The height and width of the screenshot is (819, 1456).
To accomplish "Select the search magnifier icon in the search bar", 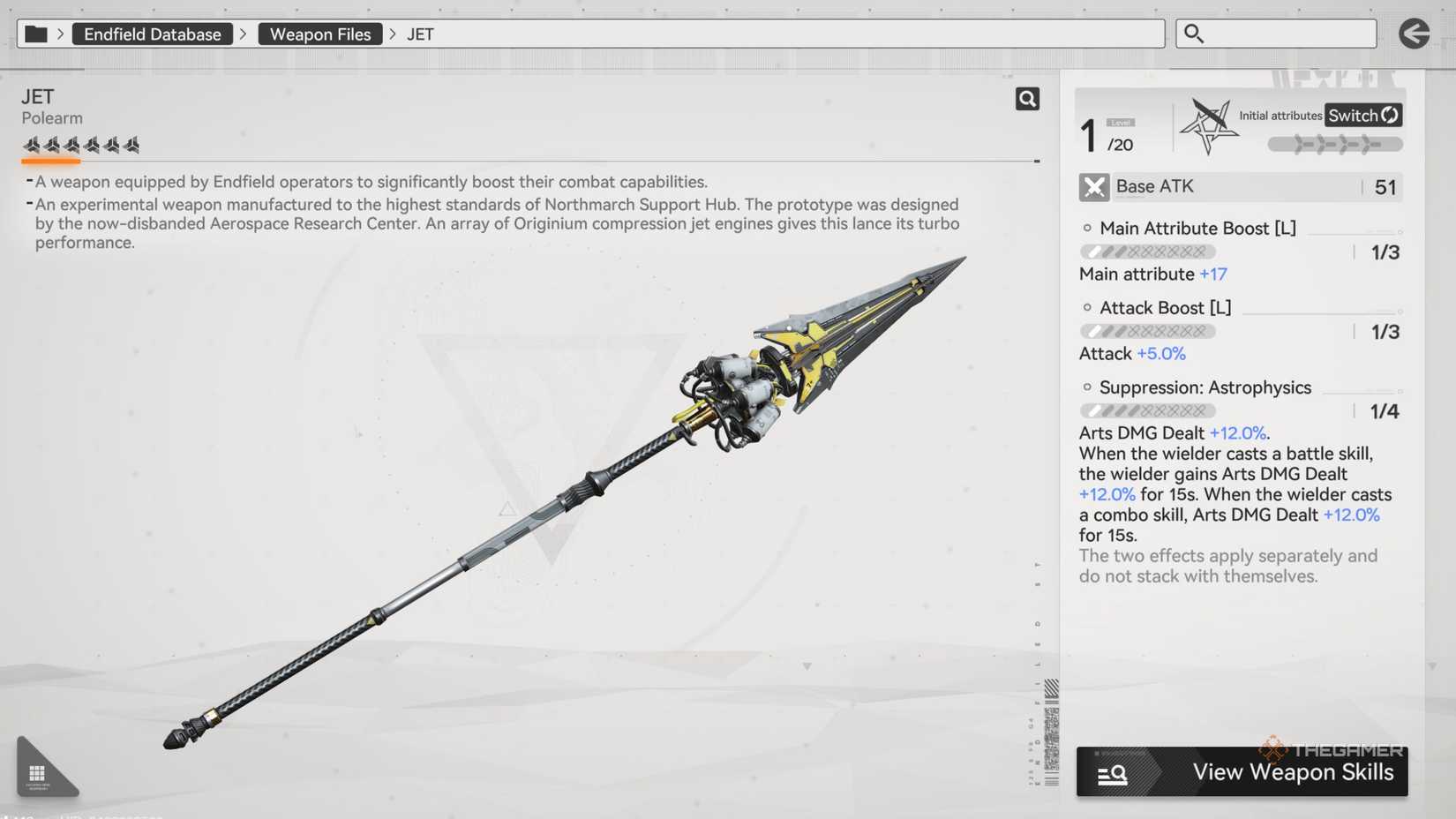I will (1194, 33).
